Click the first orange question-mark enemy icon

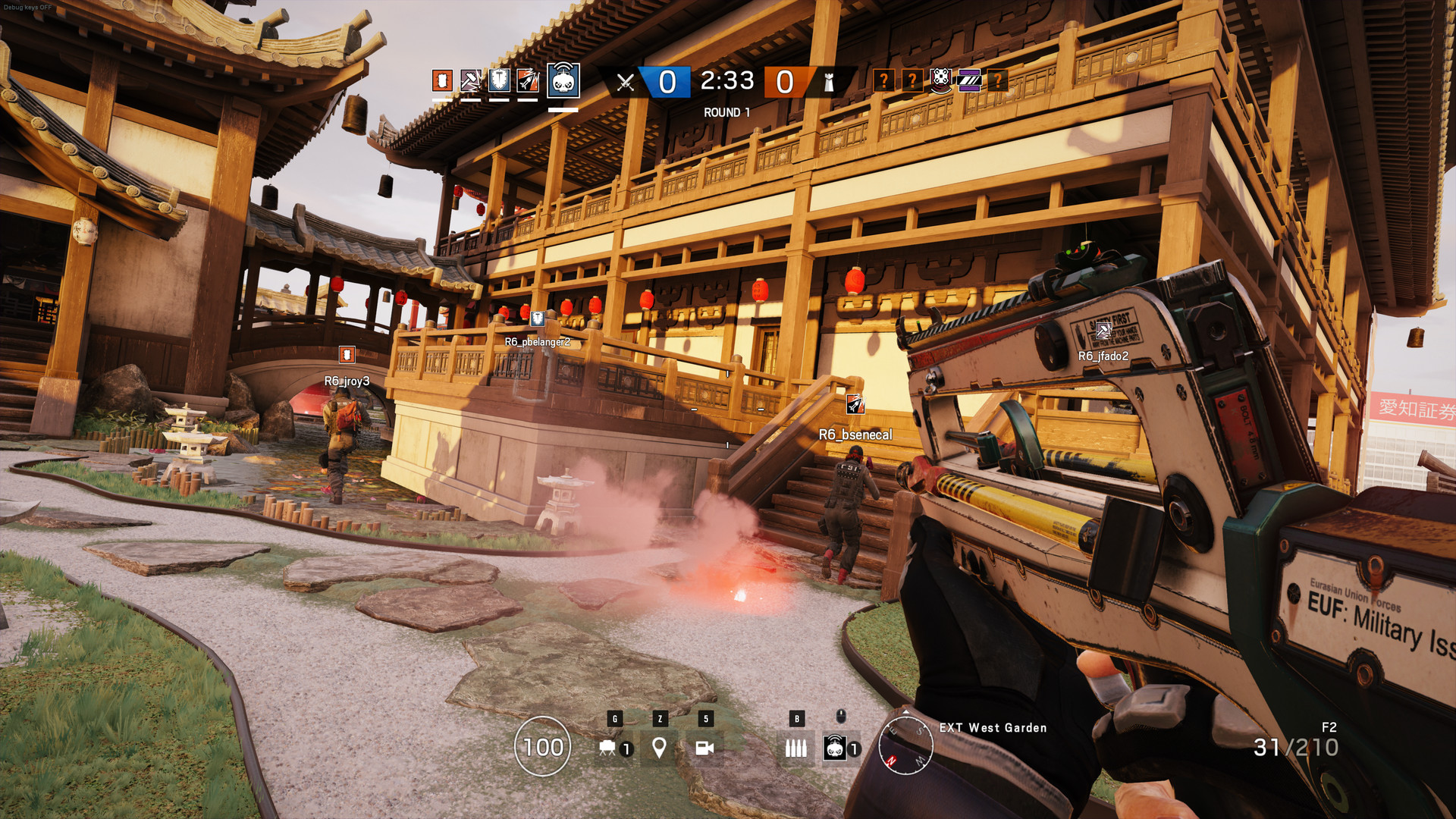[885, 82]
